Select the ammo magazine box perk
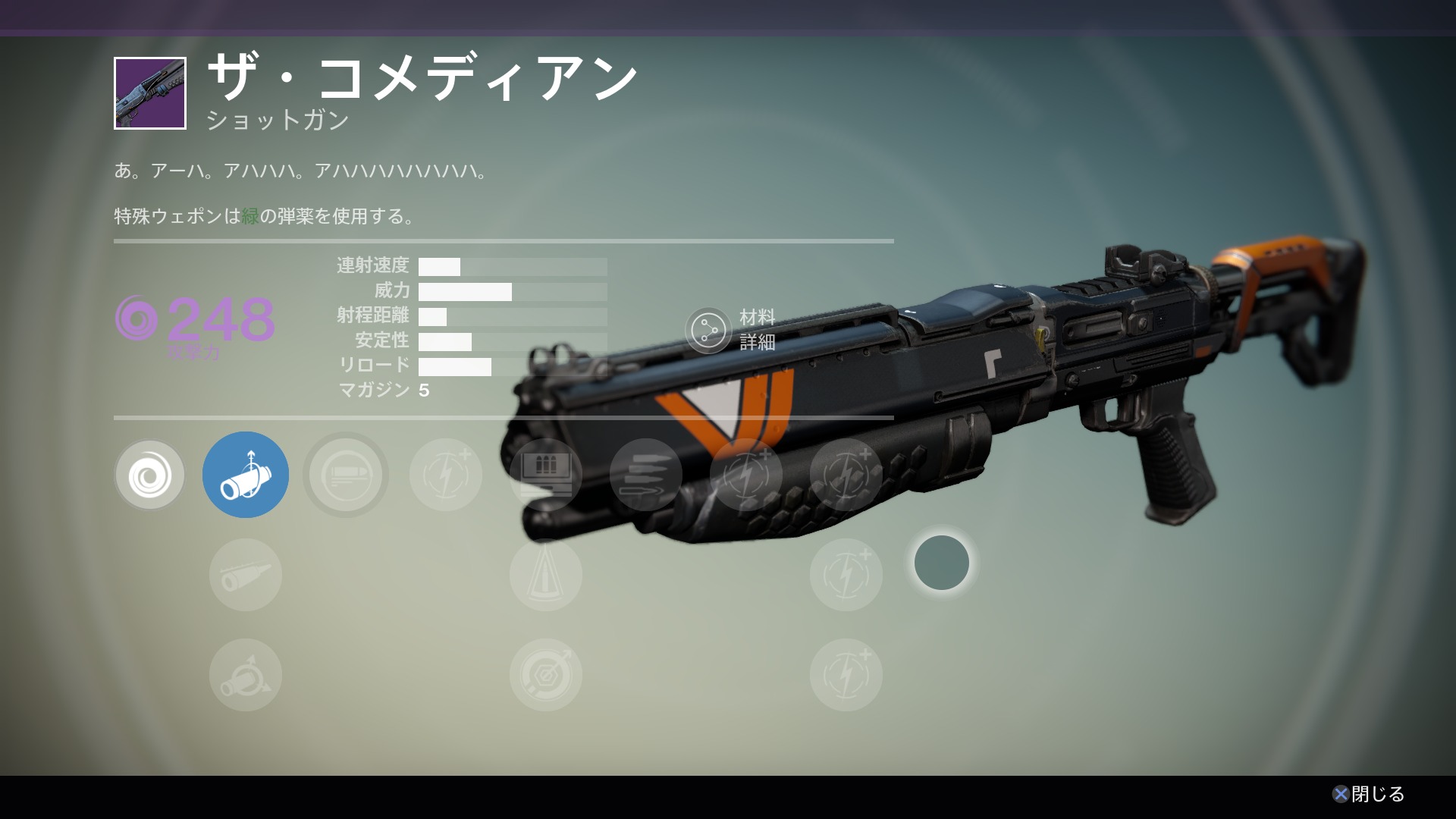1456x819 pixels. [546, 475]
